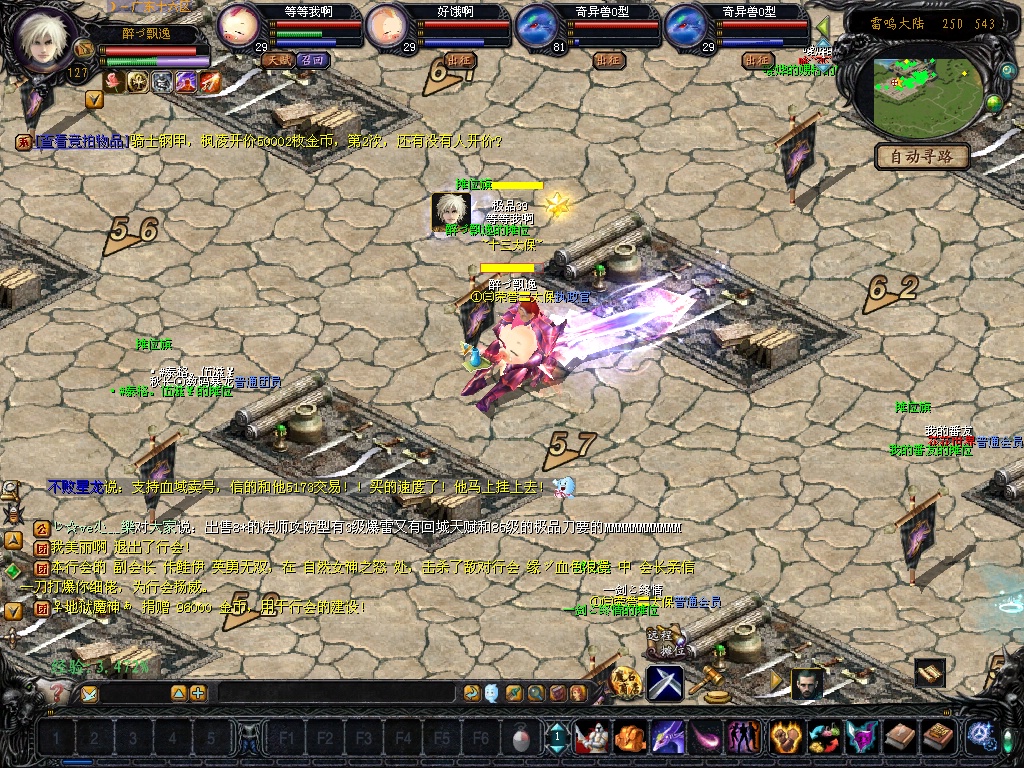Screen dimensions: 1024x768
Task: Click the 自动寻路 auto-pathfinding button
Action: point(922,156)
